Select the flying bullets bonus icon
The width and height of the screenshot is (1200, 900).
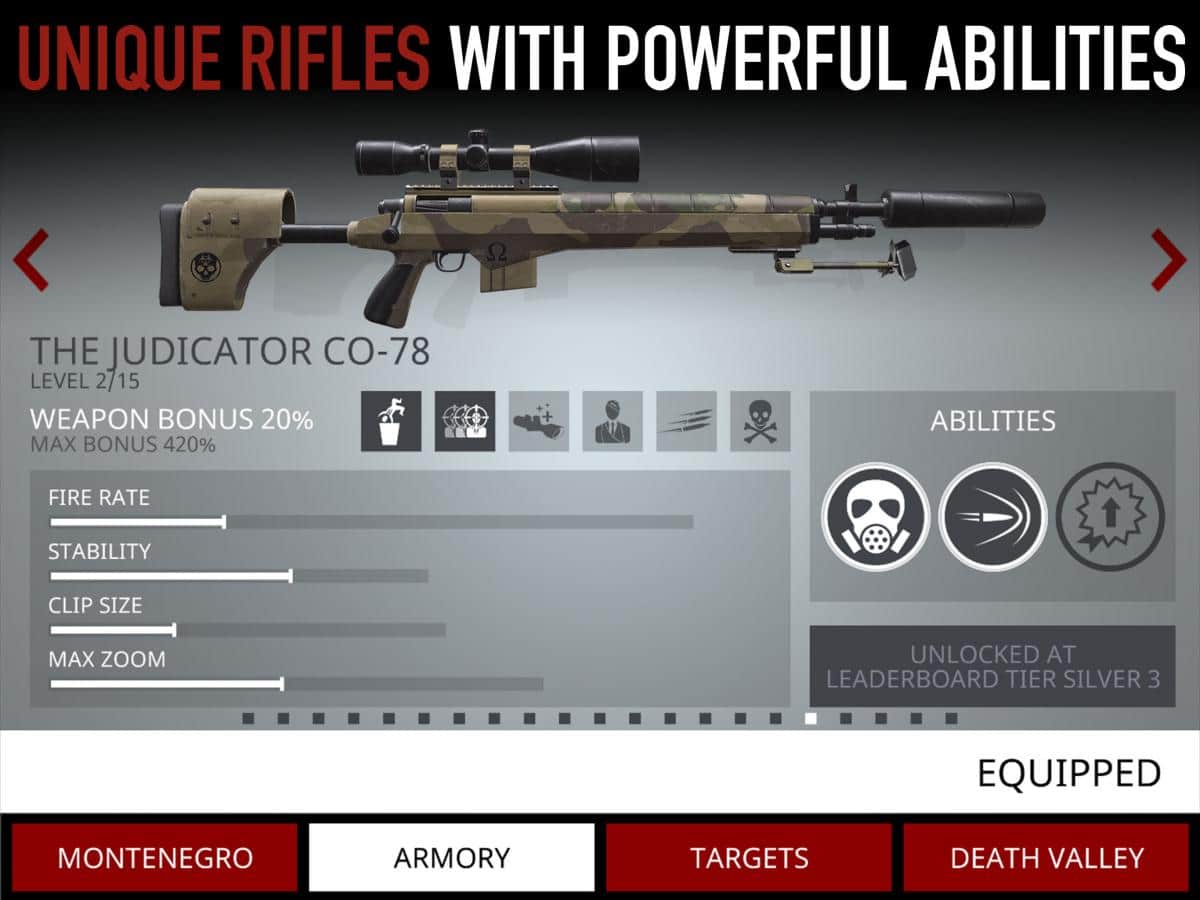coord(687,421)
